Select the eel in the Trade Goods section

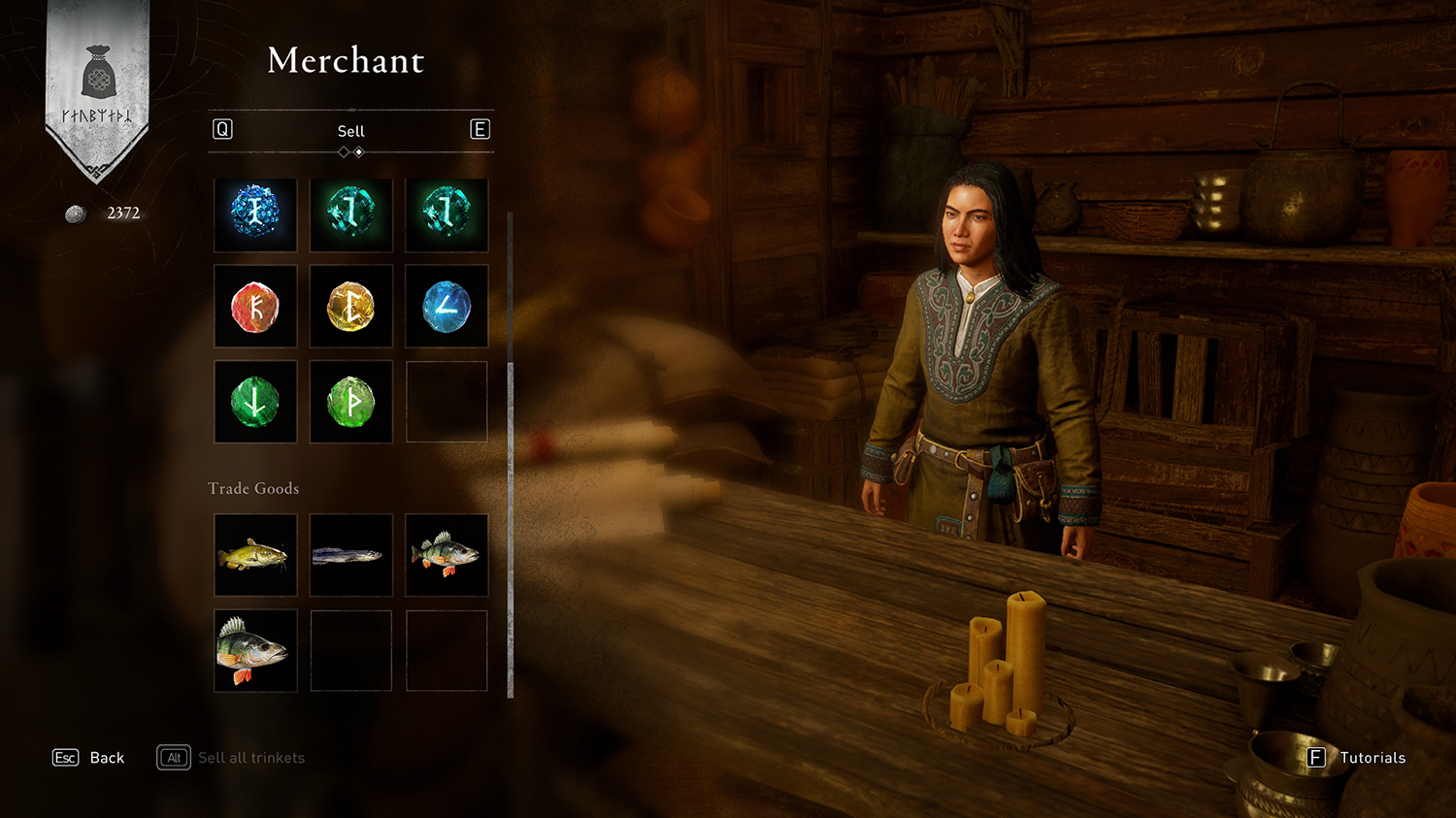350,554
